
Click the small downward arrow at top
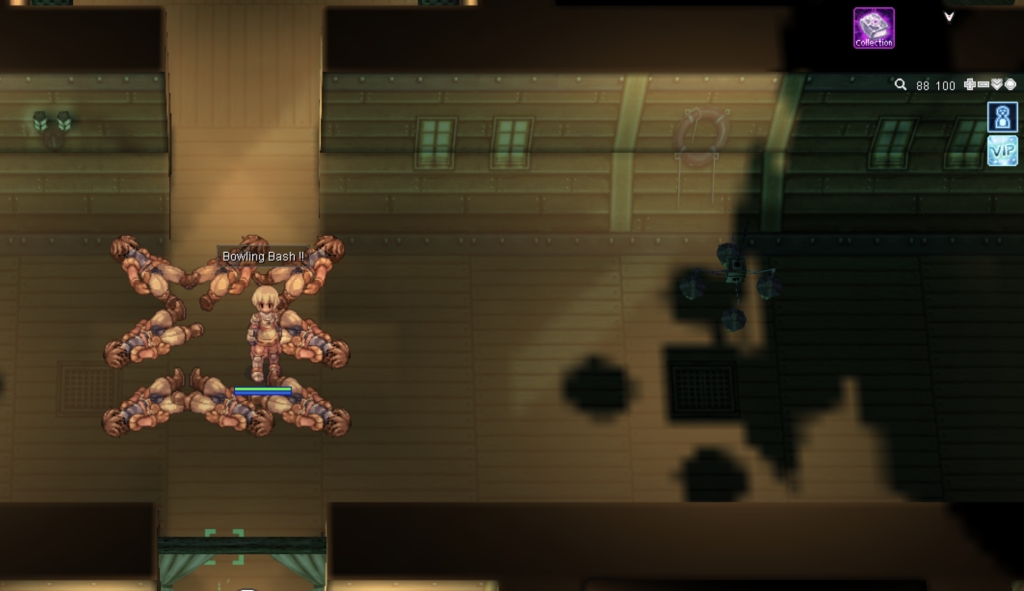949,16
